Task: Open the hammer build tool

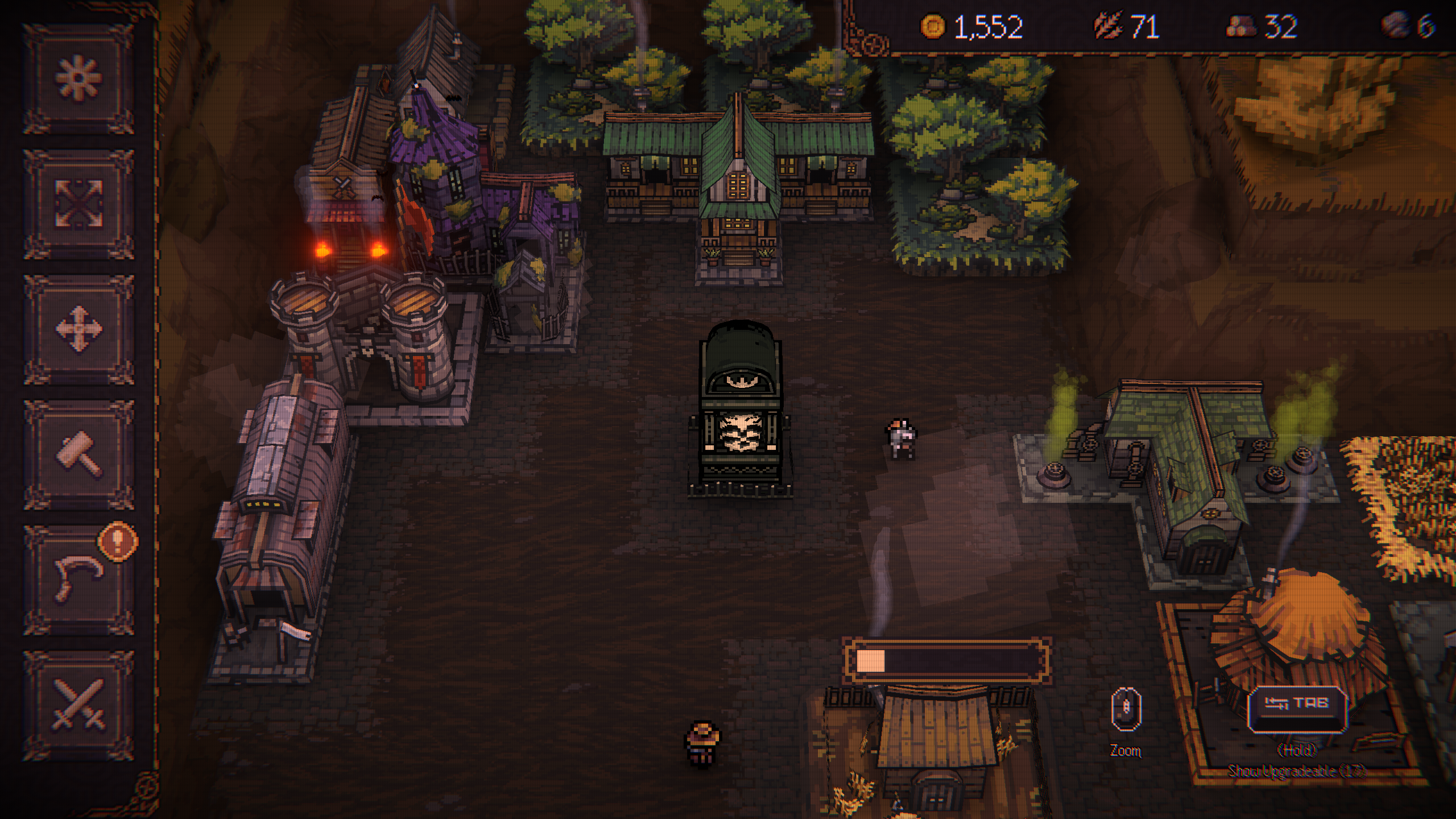Action: tap(78, 455)
